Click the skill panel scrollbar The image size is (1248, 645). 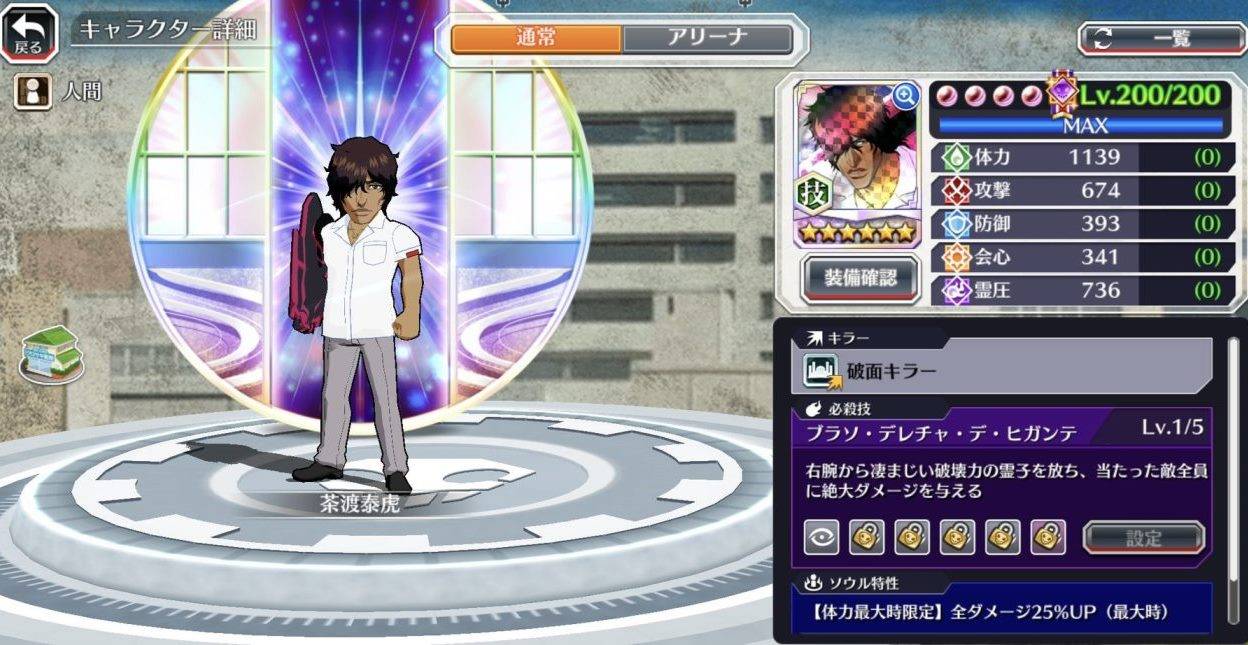(x=1233, y=440)
